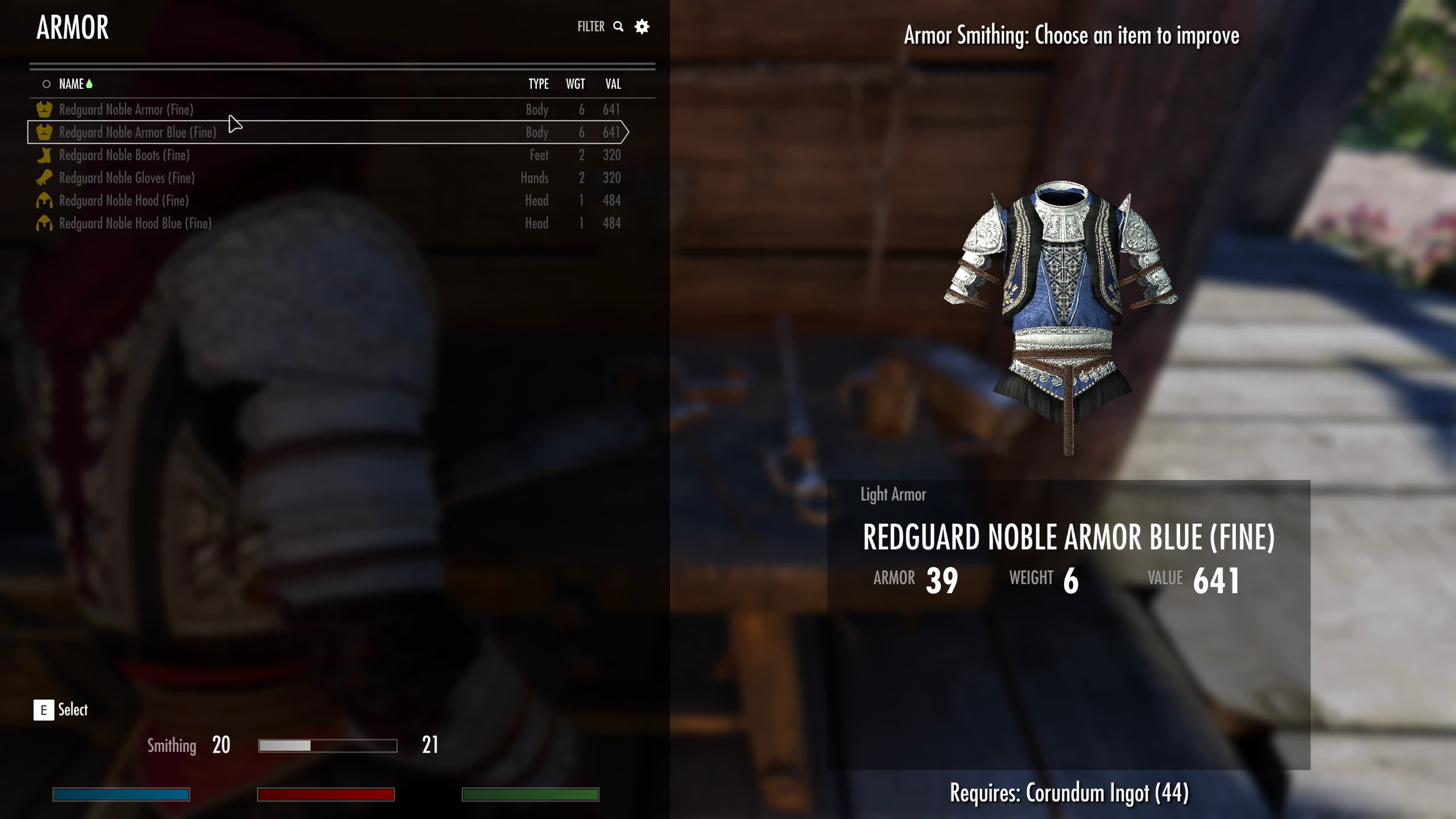Sort the list by the VAL column
1456x819 pixels.
click(x=613, y=84)
